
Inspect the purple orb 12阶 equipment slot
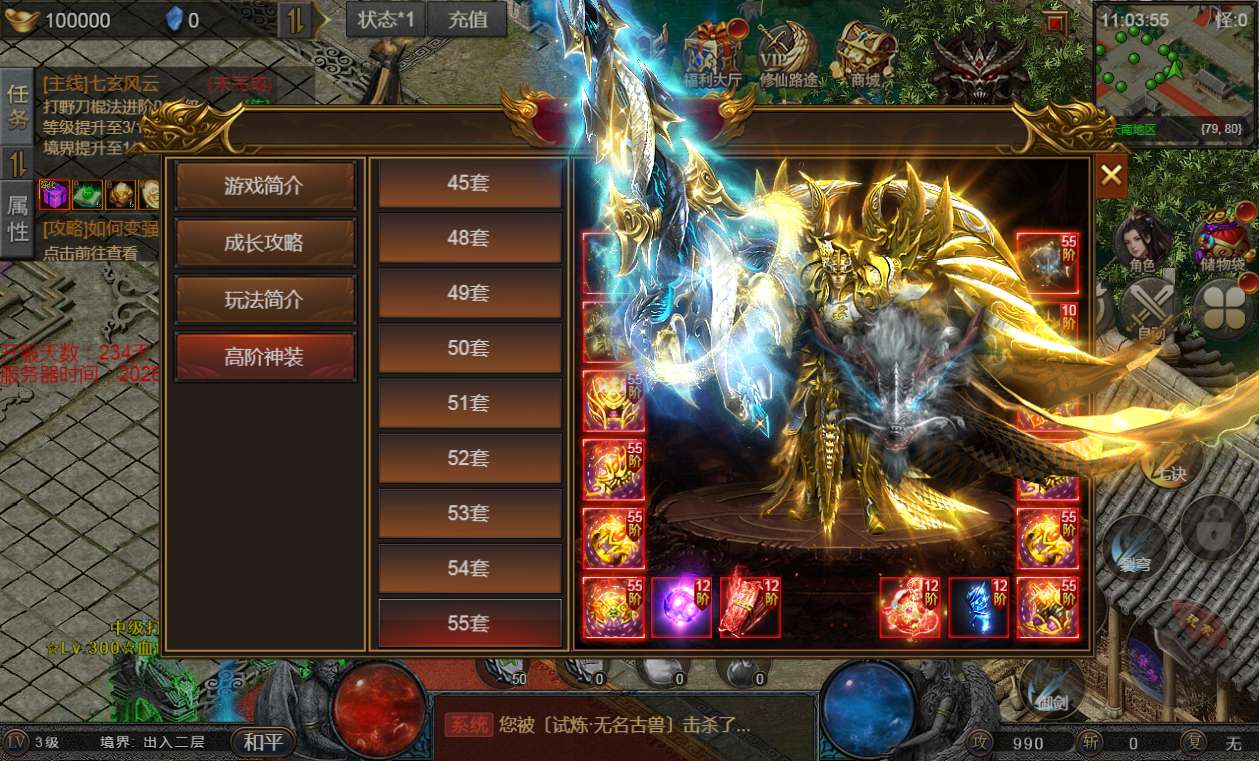681,607
